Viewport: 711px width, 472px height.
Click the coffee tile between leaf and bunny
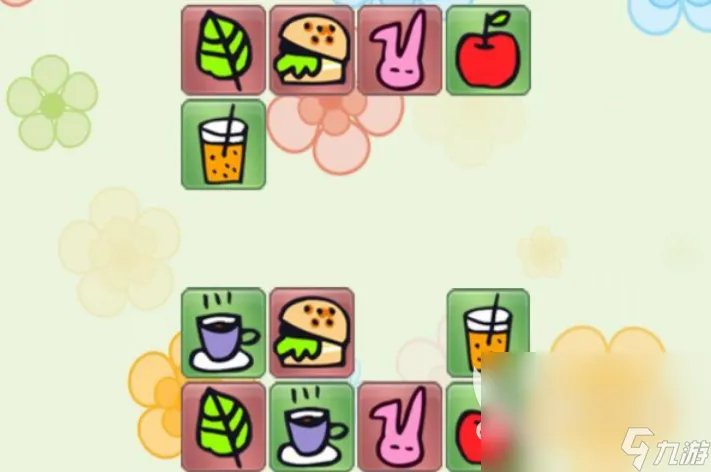click(x=311, y=426)
